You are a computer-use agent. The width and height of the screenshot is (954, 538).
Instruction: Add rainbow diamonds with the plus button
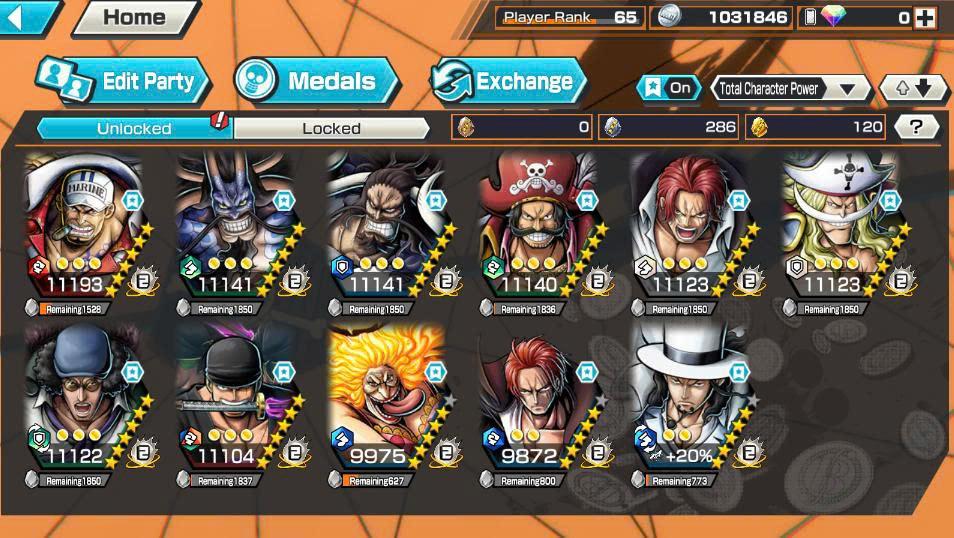point(924,17)
